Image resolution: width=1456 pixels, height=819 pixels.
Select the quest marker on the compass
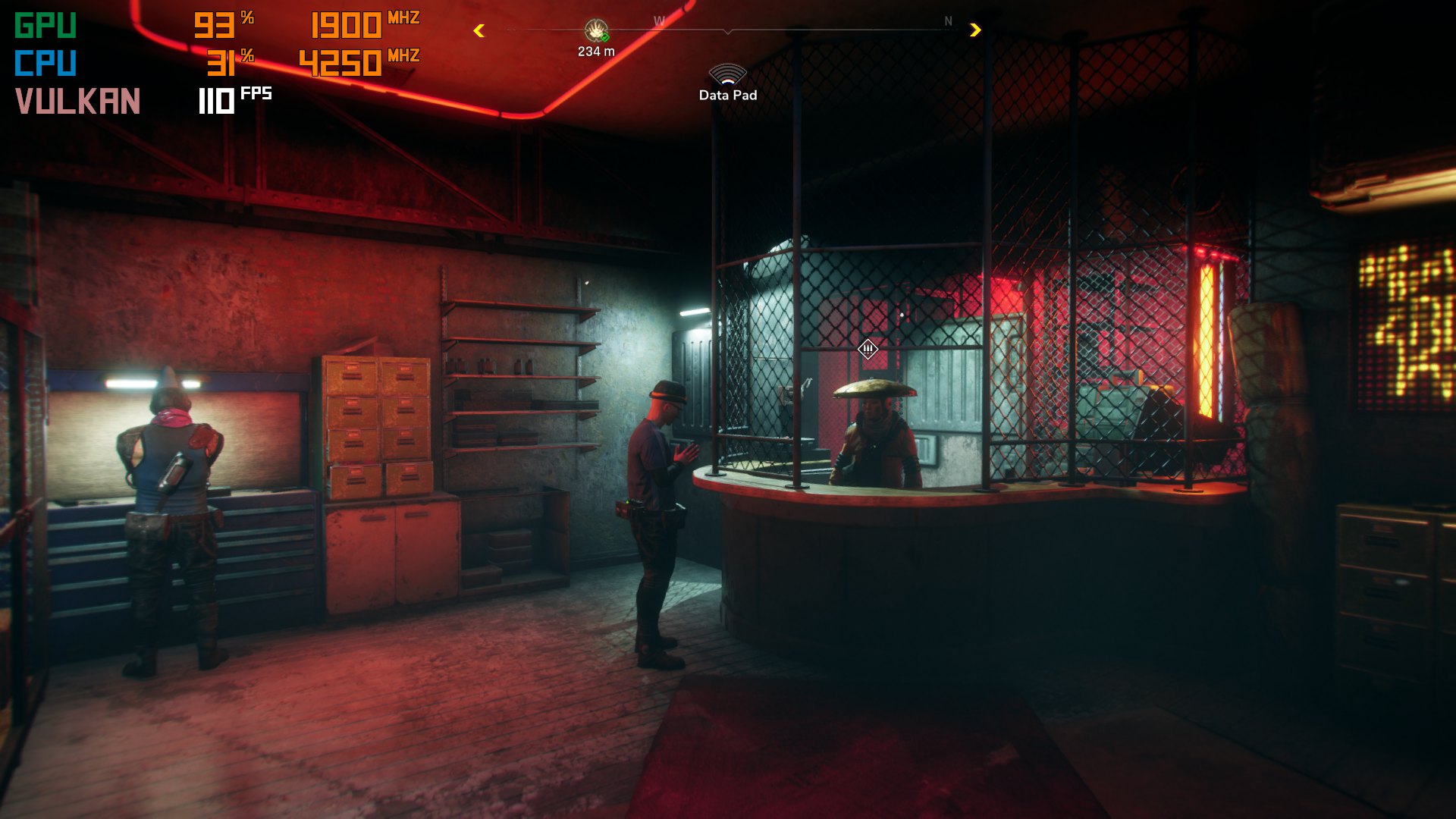[596, 31]
